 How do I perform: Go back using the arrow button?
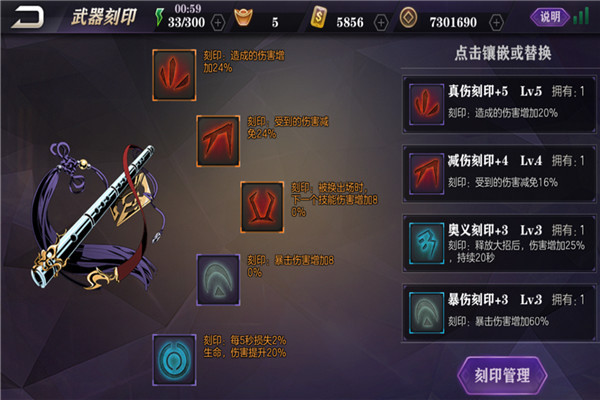30,17
